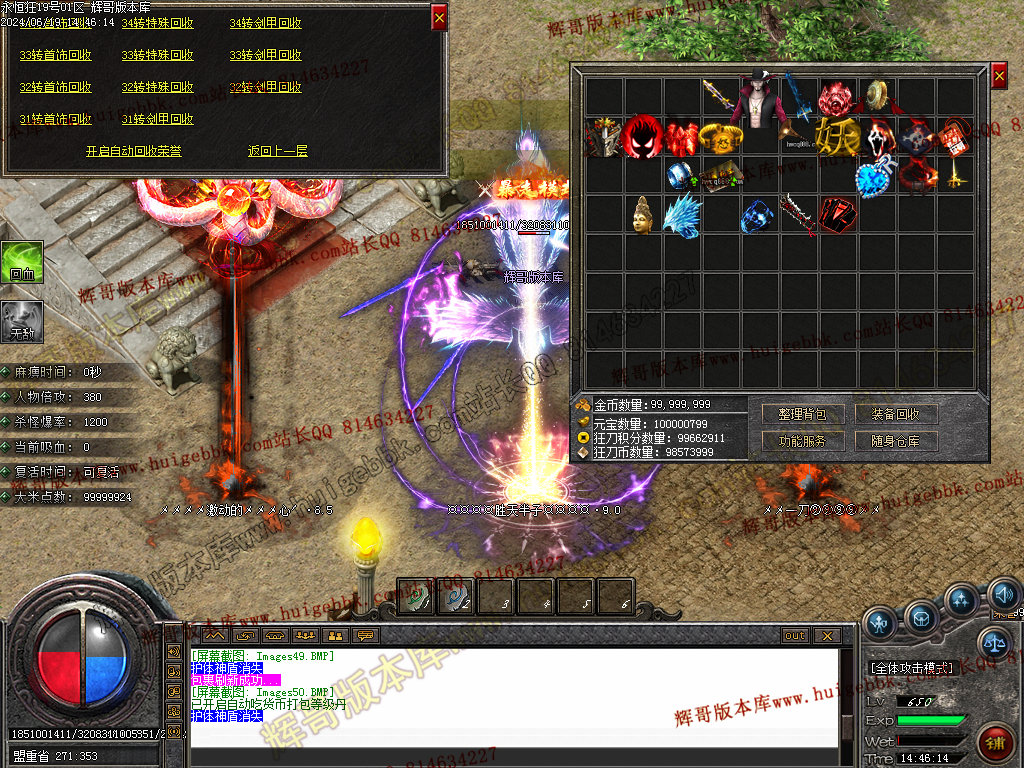Open the red 铺 shop button
Screen dimensions: 1024x768
point(994,744)
